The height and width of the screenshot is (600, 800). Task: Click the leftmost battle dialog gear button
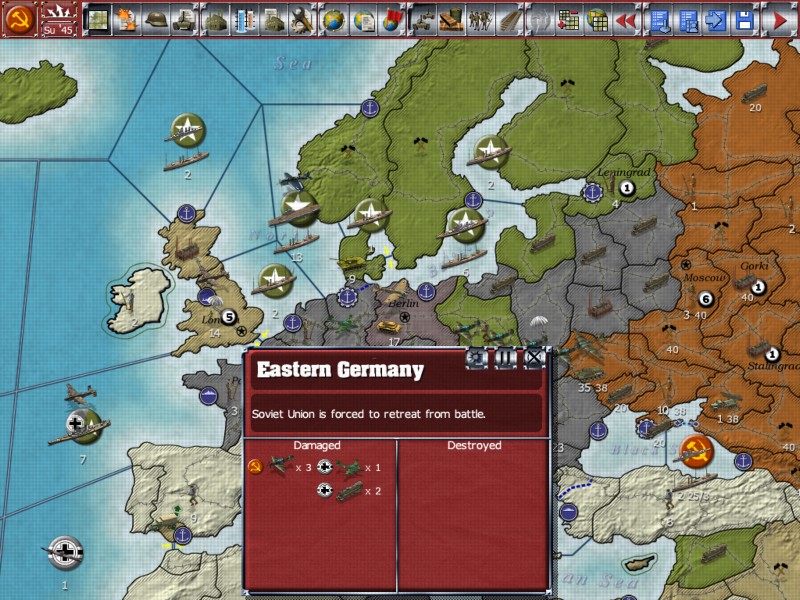click(x=477, y=358)
